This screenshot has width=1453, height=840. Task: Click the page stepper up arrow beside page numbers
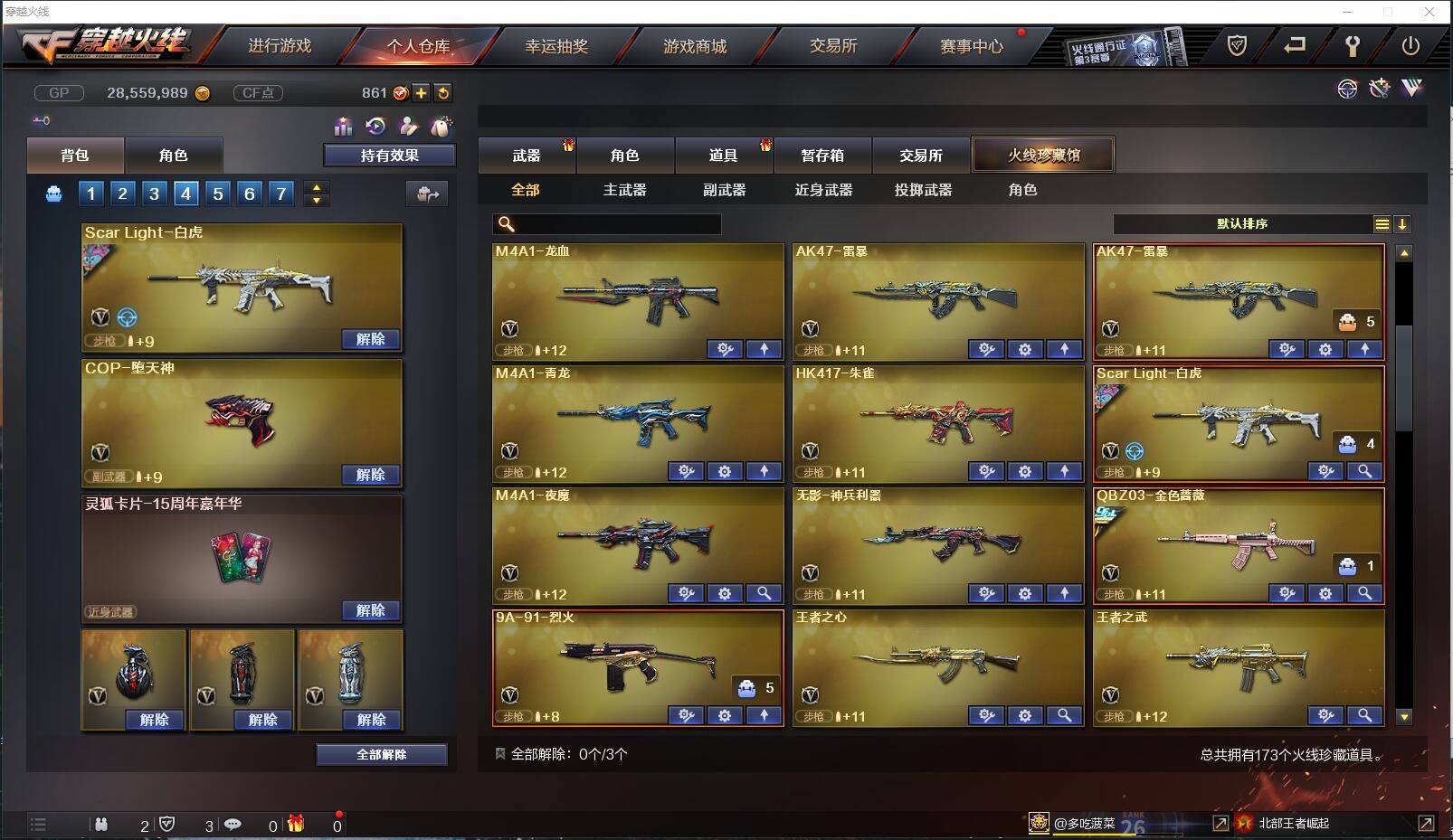[x=316, y=187]
